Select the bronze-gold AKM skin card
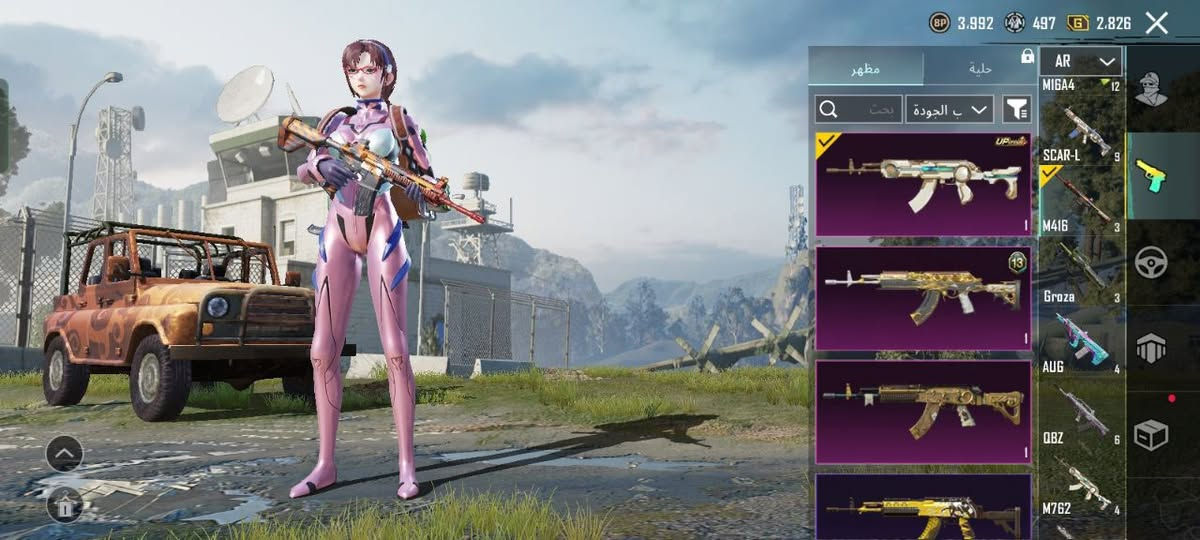This screenshot has height=540, width=1200. coord(923,412)
